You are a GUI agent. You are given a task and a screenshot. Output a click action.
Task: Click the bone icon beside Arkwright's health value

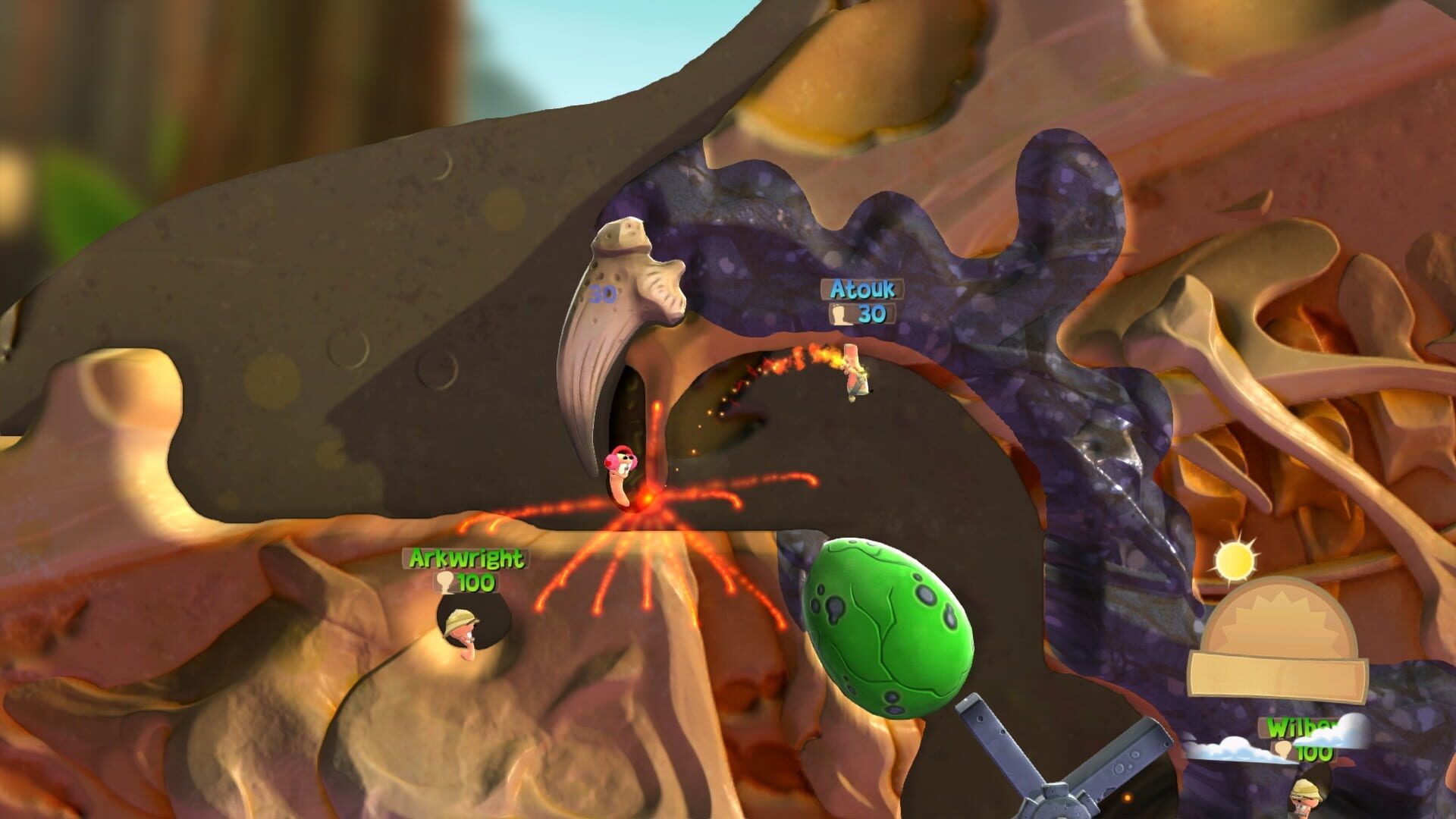pos(443,585)
